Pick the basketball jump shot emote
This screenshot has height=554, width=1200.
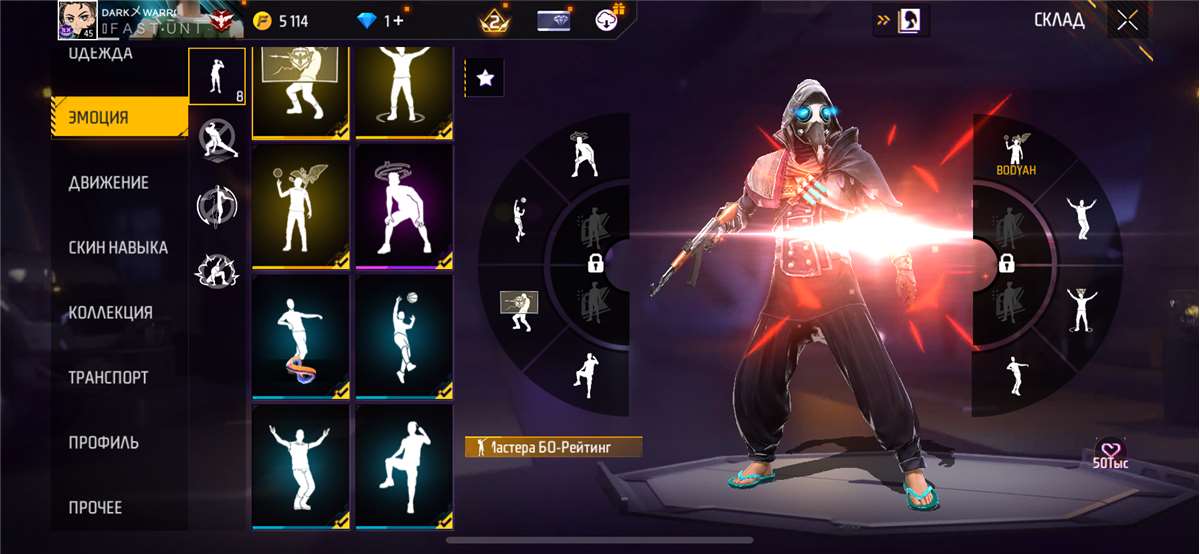[404, 336]
